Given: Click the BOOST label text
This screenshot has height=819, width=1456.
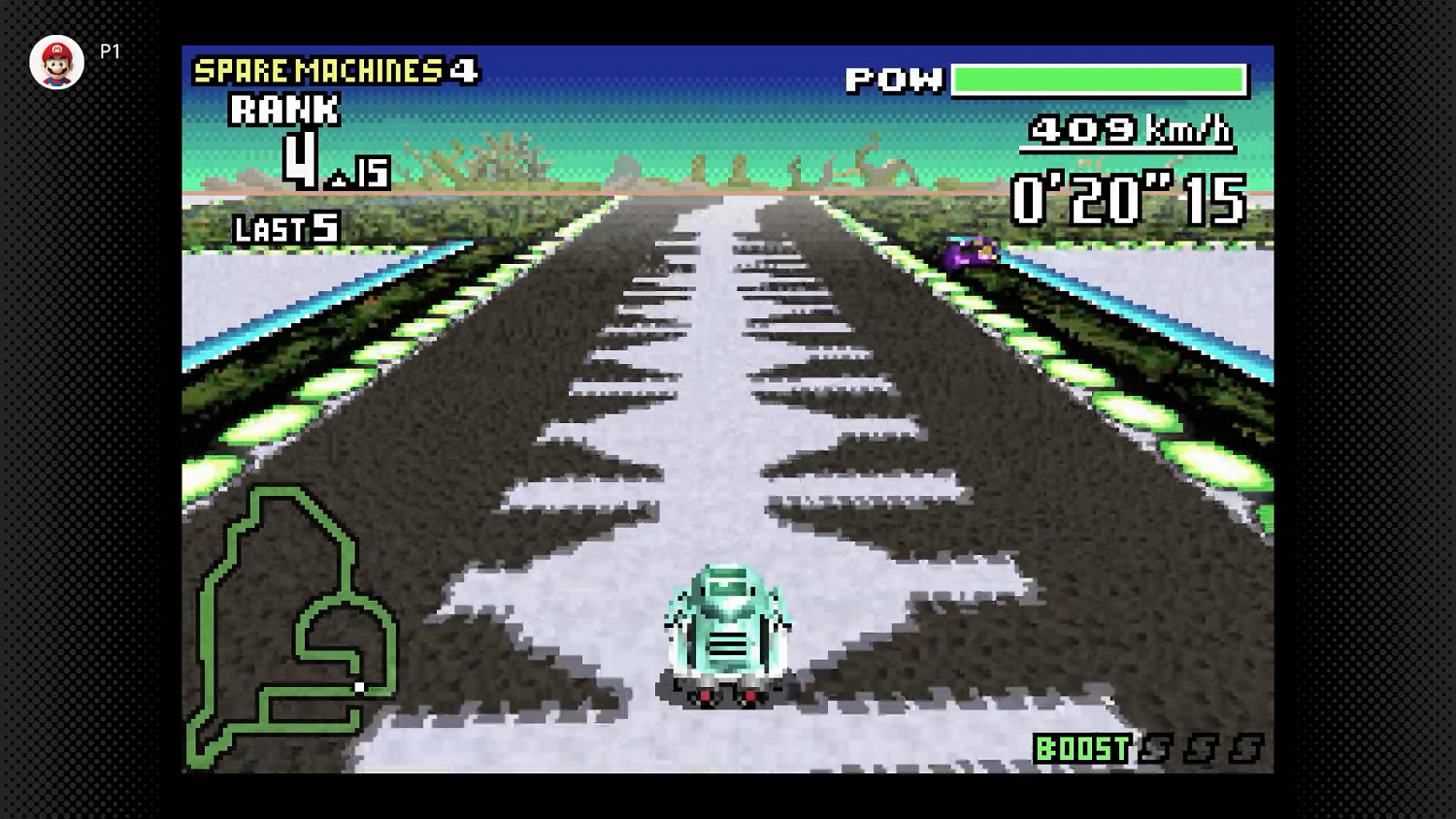Looking at the screenshot, I should click(1082, 749).
